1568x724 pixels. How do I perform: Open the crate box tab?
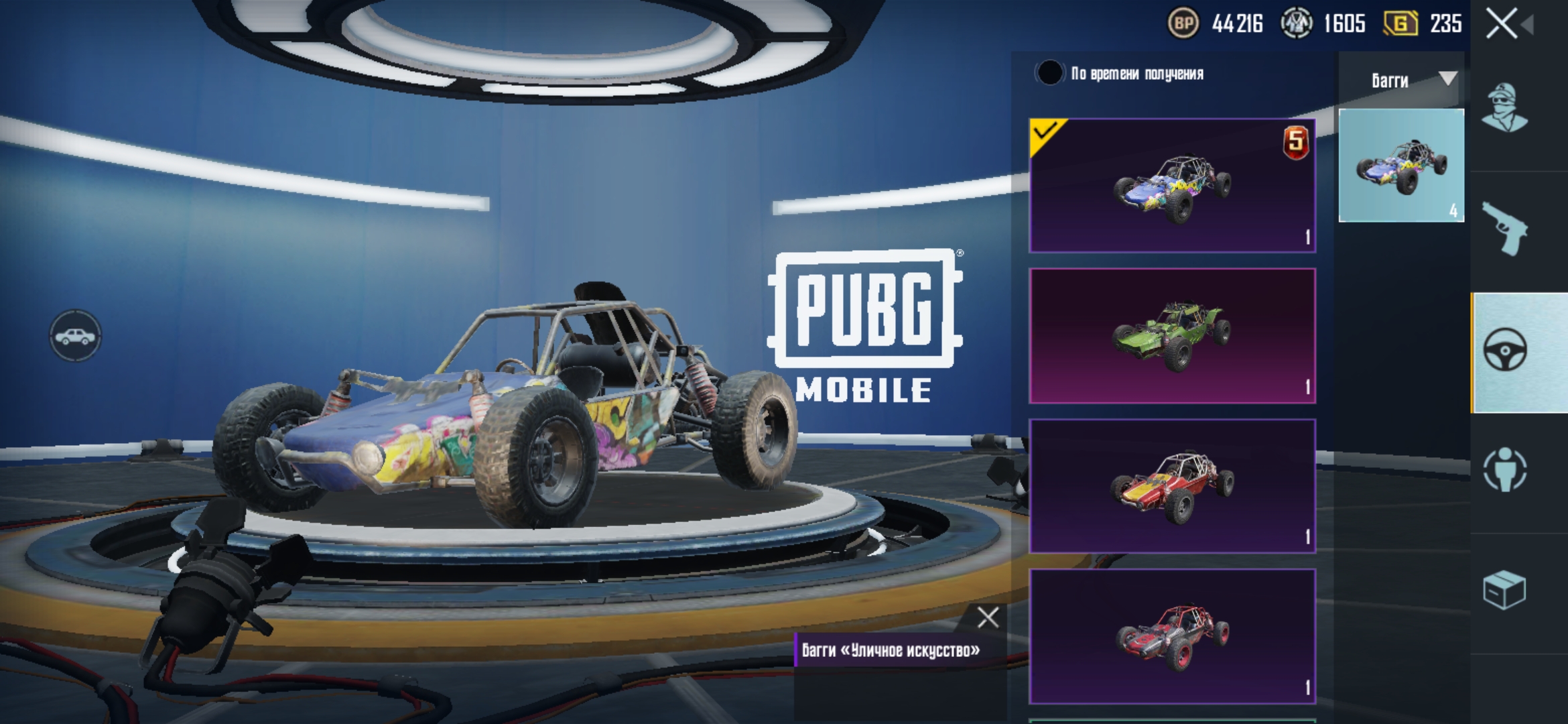(1505, 590)
